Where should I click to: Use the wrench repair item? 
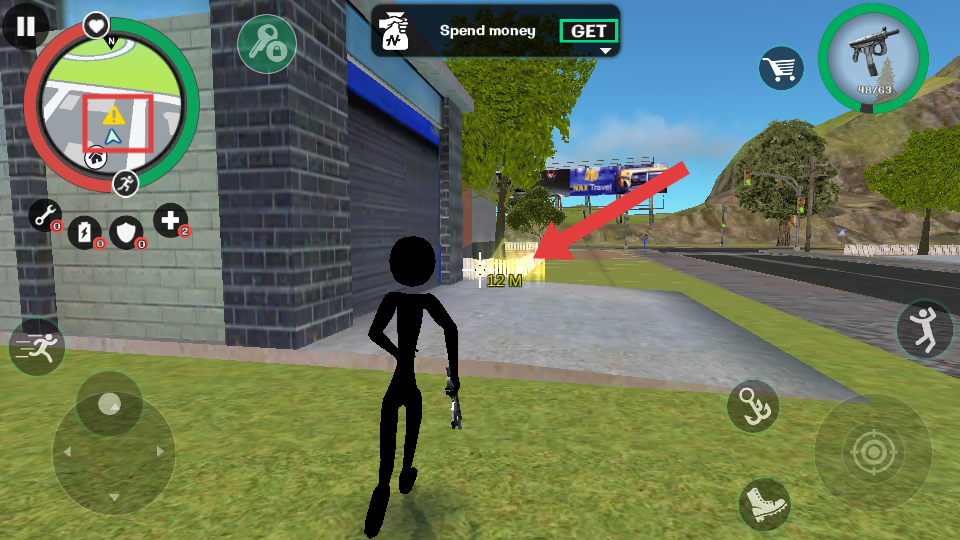45,214
